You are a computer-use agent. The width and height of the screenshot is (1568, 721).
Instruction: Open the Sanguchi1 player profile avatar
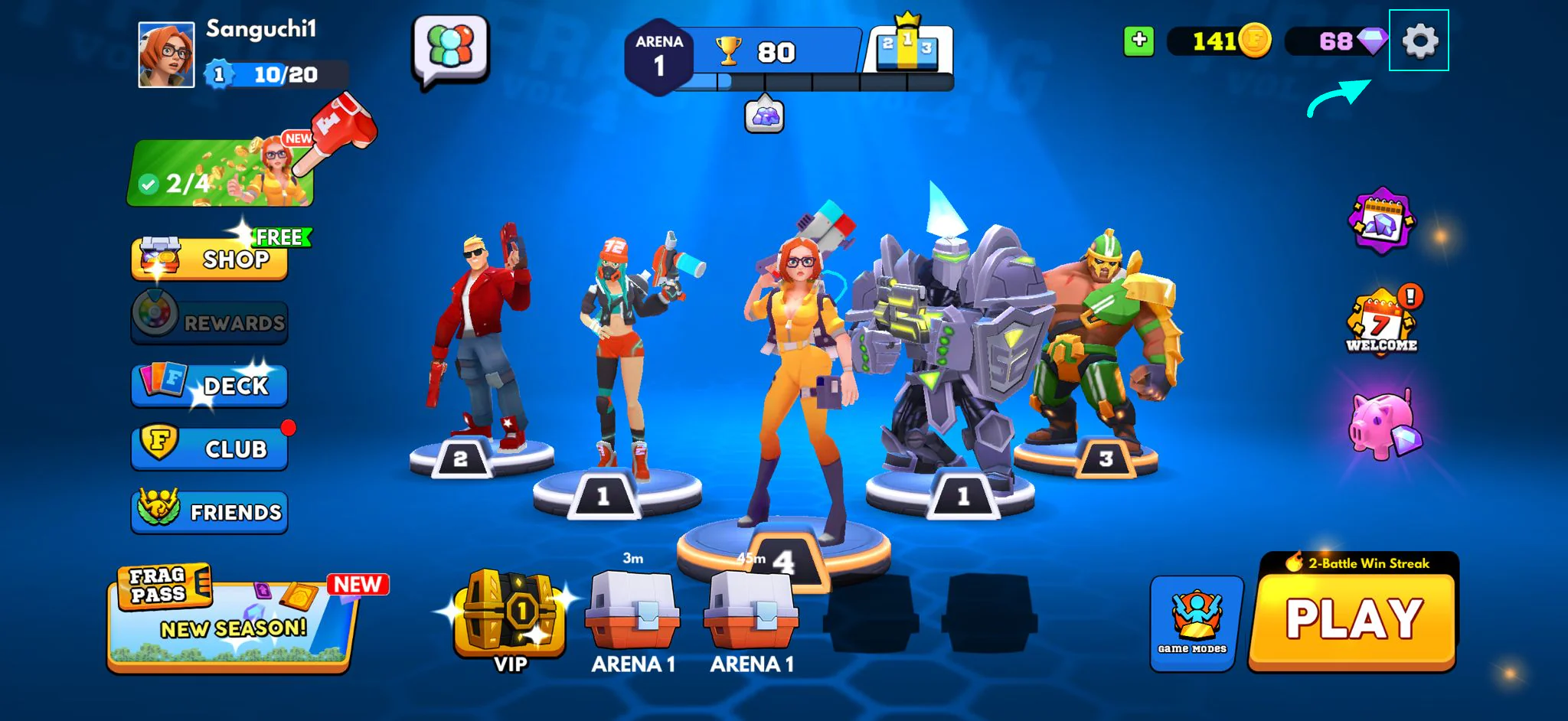pyautogui.click(x=166, y=54)
